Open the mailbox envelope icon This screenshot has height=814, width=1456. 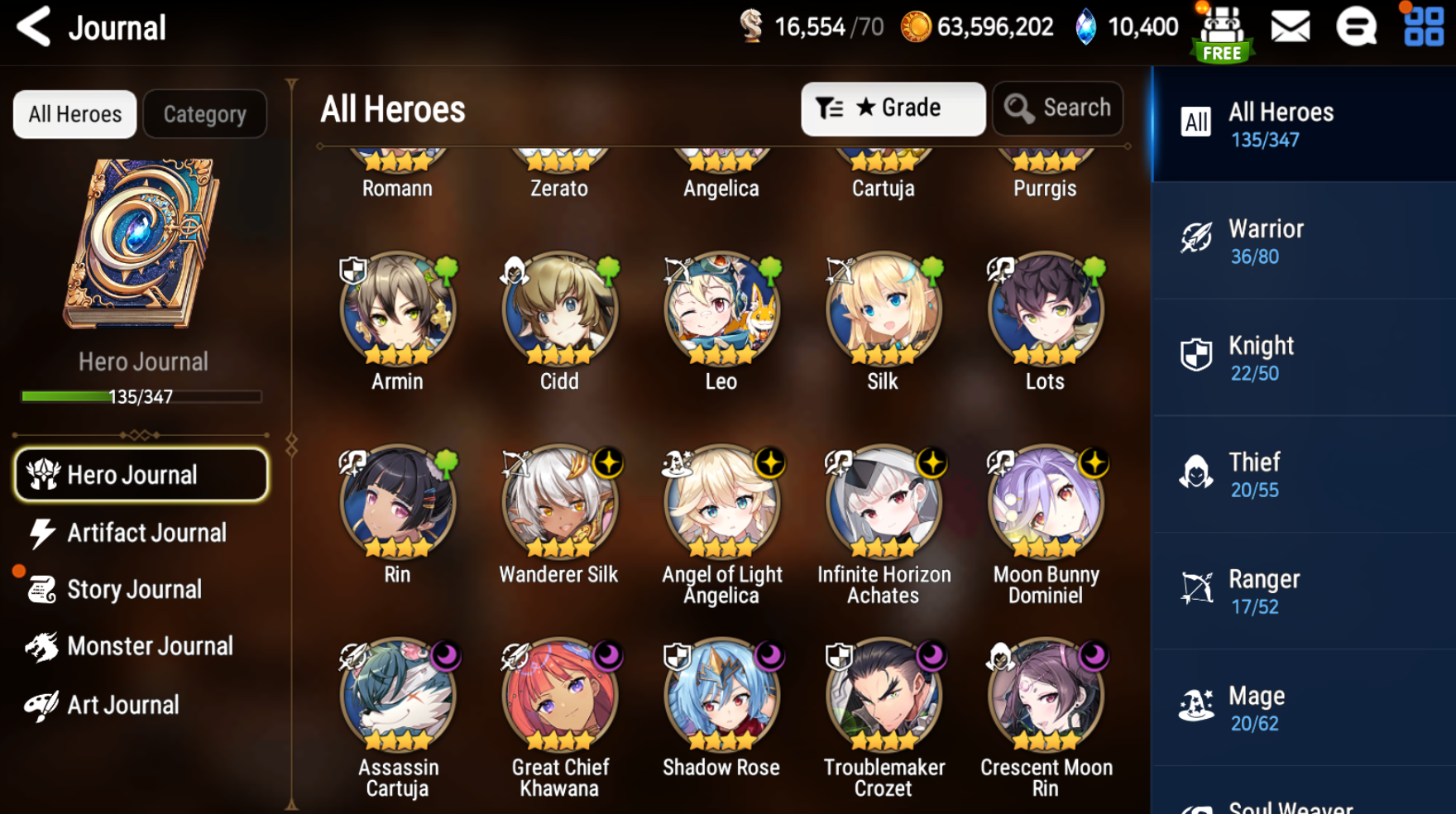point(1290,27)
